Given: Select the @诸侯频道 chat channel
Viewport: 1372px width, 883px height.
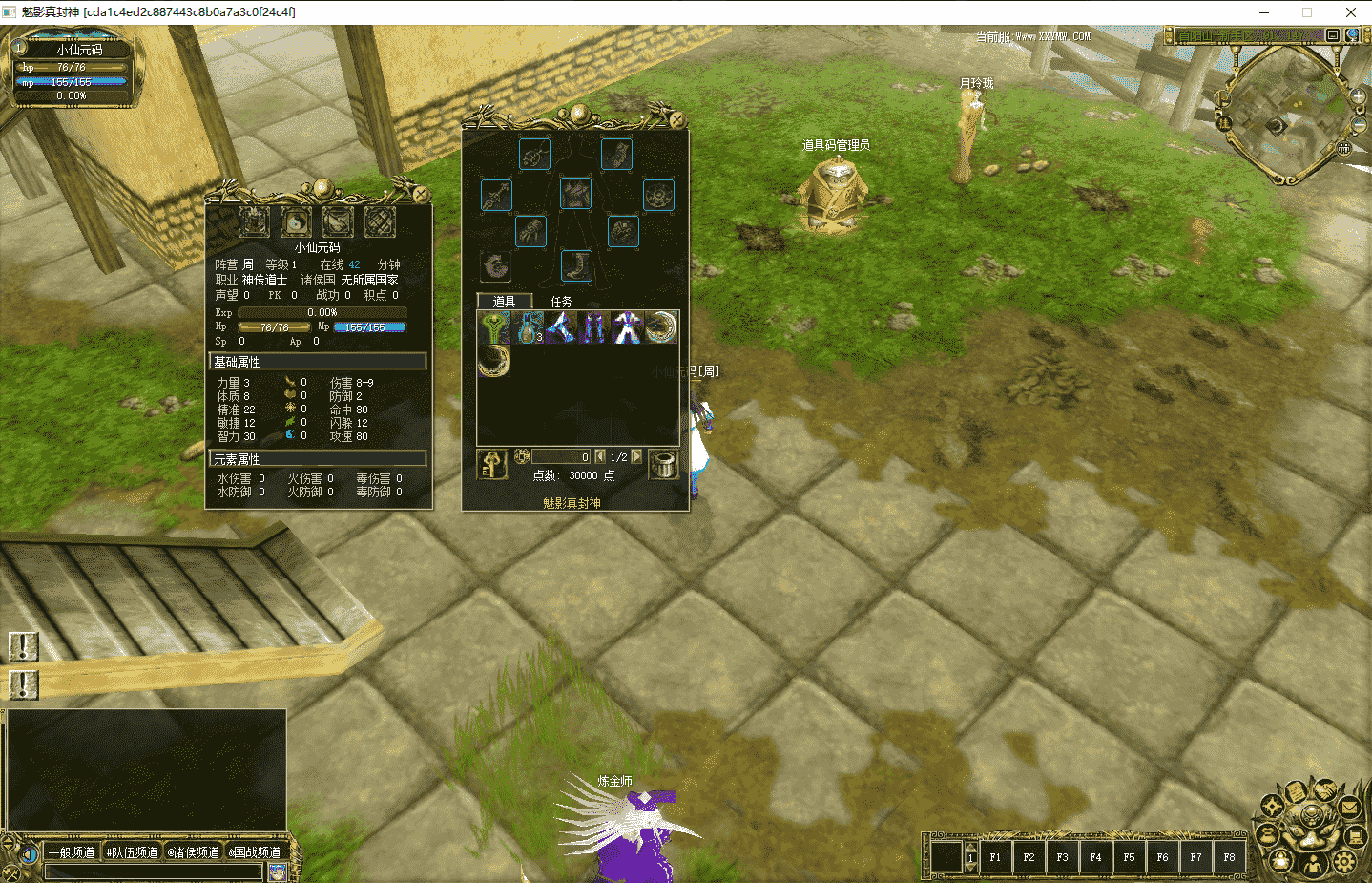Looking at the screenshot, I should 194,852.
